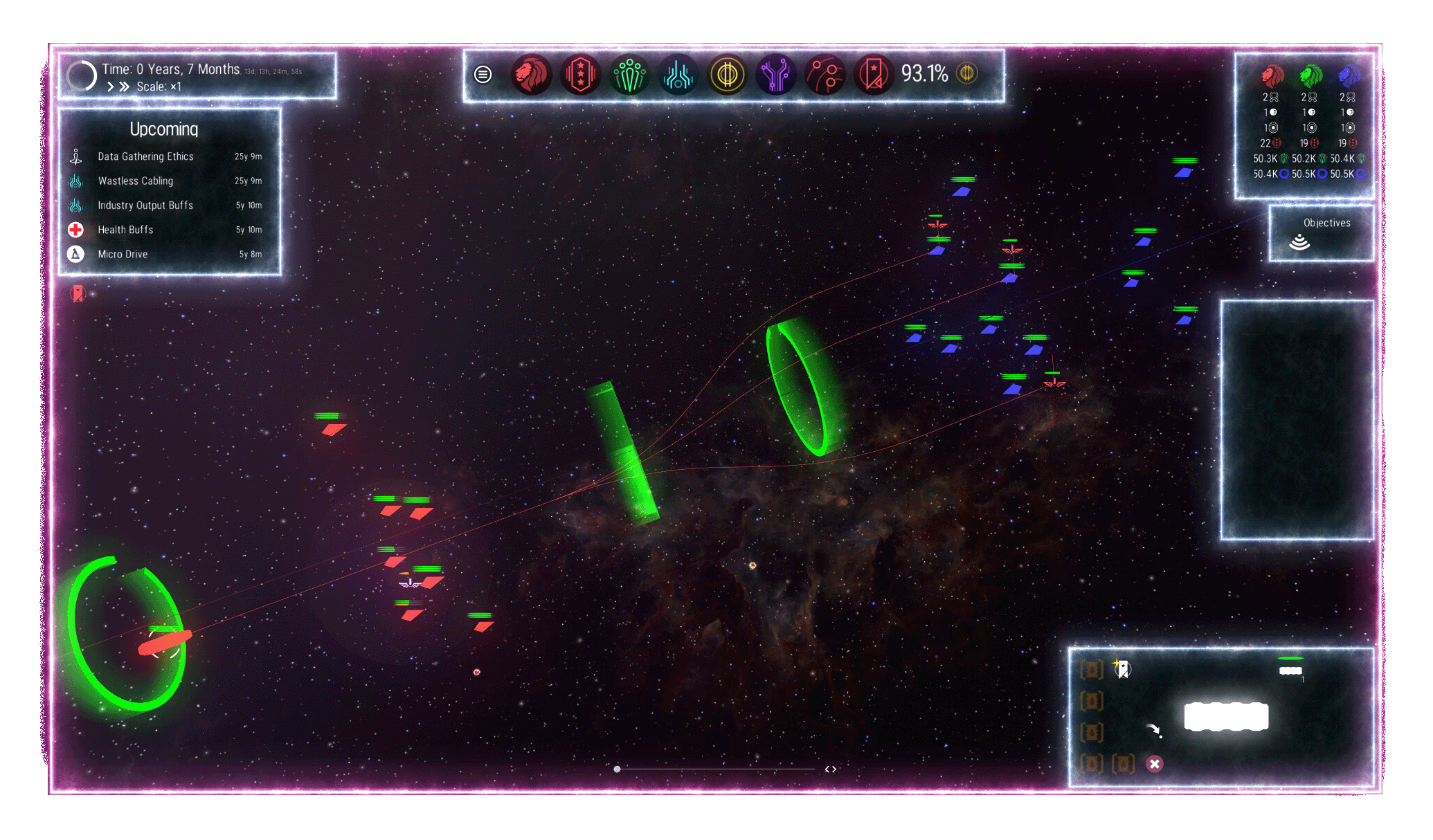Select the red lion faction icon
This screenshot has height=840, width=1433.
point(531,74)
